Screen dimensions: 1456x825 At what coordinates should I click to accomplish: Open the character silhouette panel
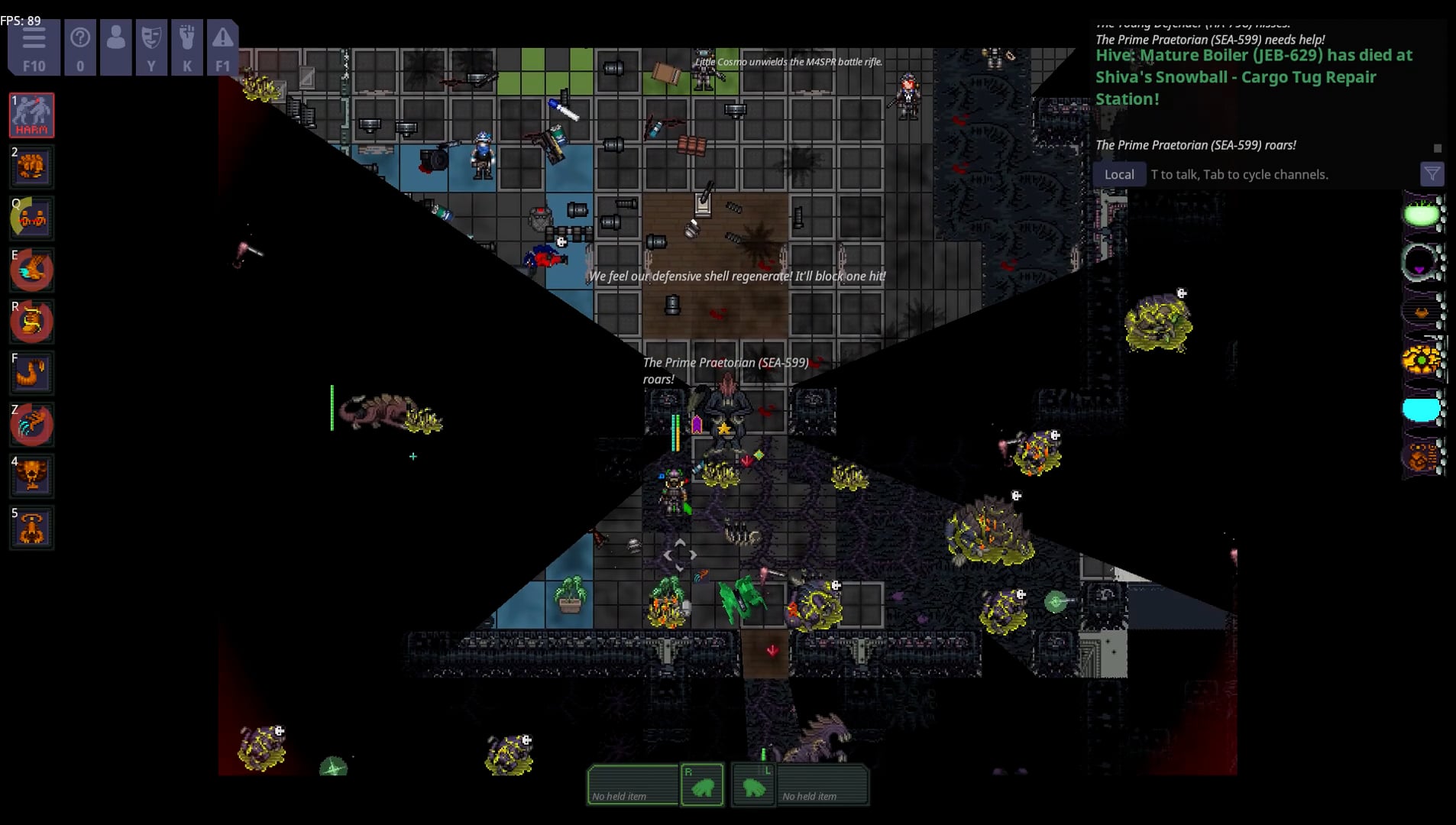[116, 47]
